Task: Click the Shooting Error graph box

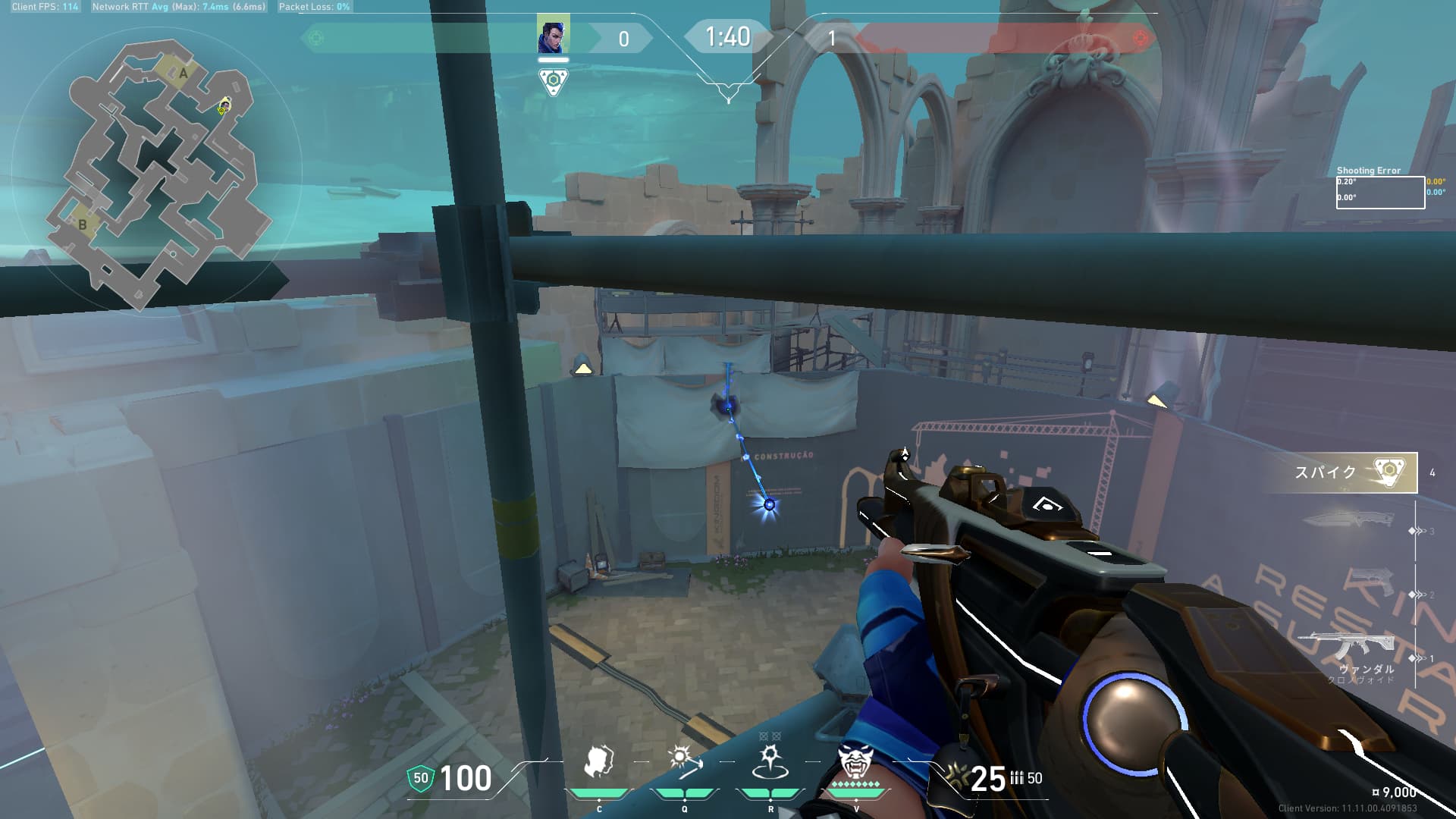Action: [1379, 193]
